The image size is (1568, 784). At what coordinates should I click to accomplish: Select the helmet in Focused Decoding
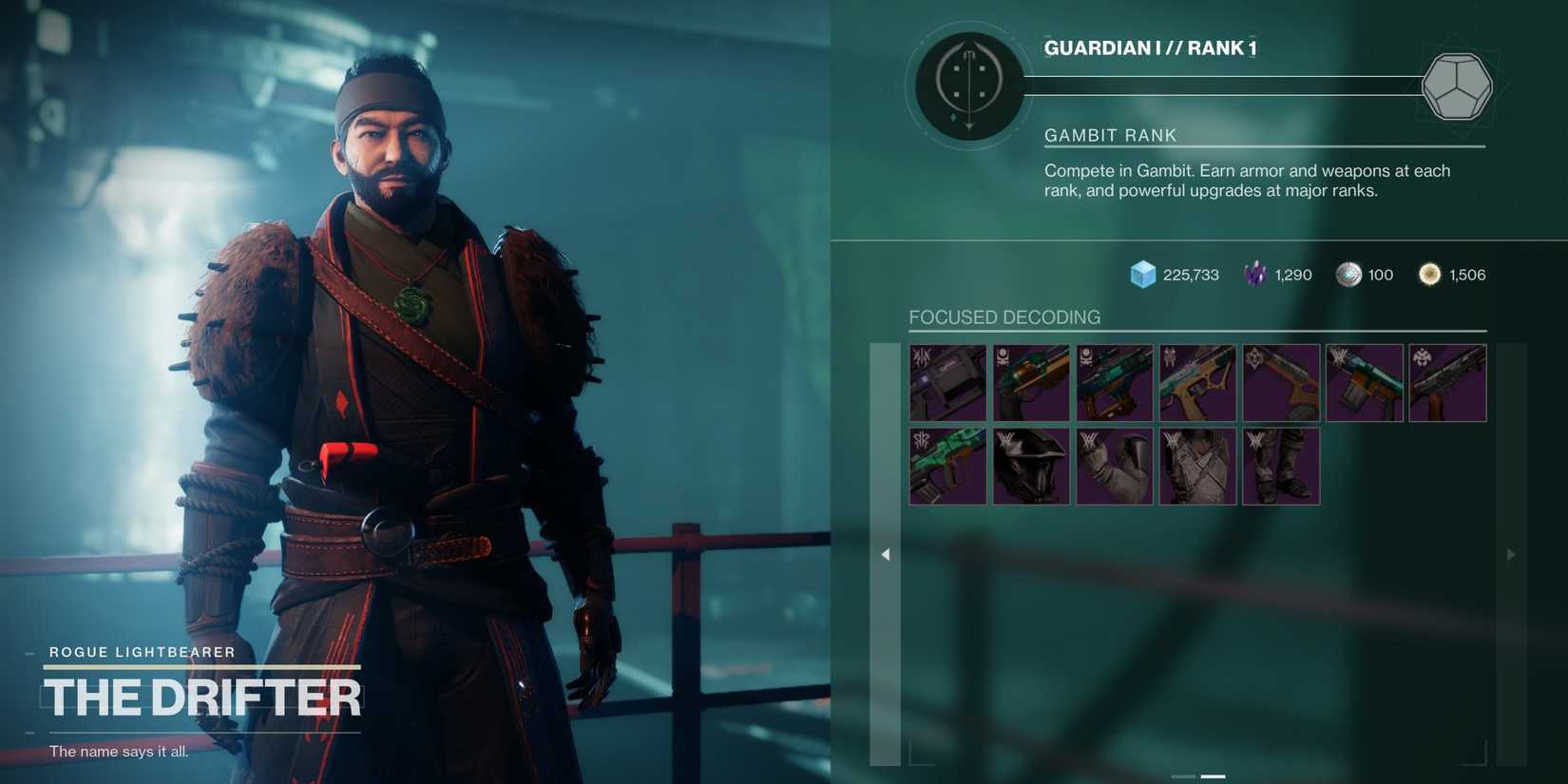pyautogui.click(x=1031, y=466)
